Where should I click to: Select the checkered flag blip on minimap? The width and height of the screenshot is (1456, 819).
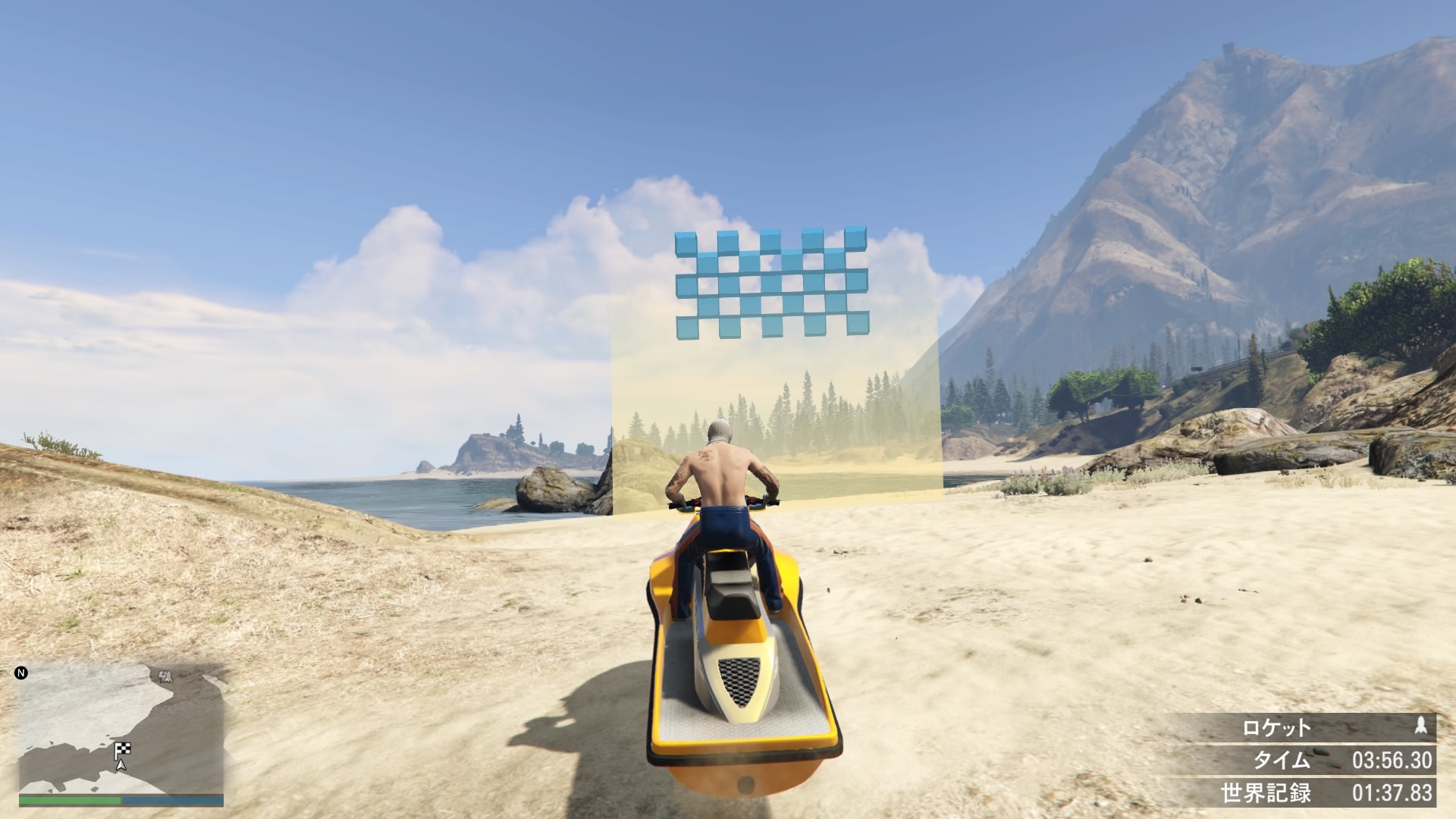point(122,750)
